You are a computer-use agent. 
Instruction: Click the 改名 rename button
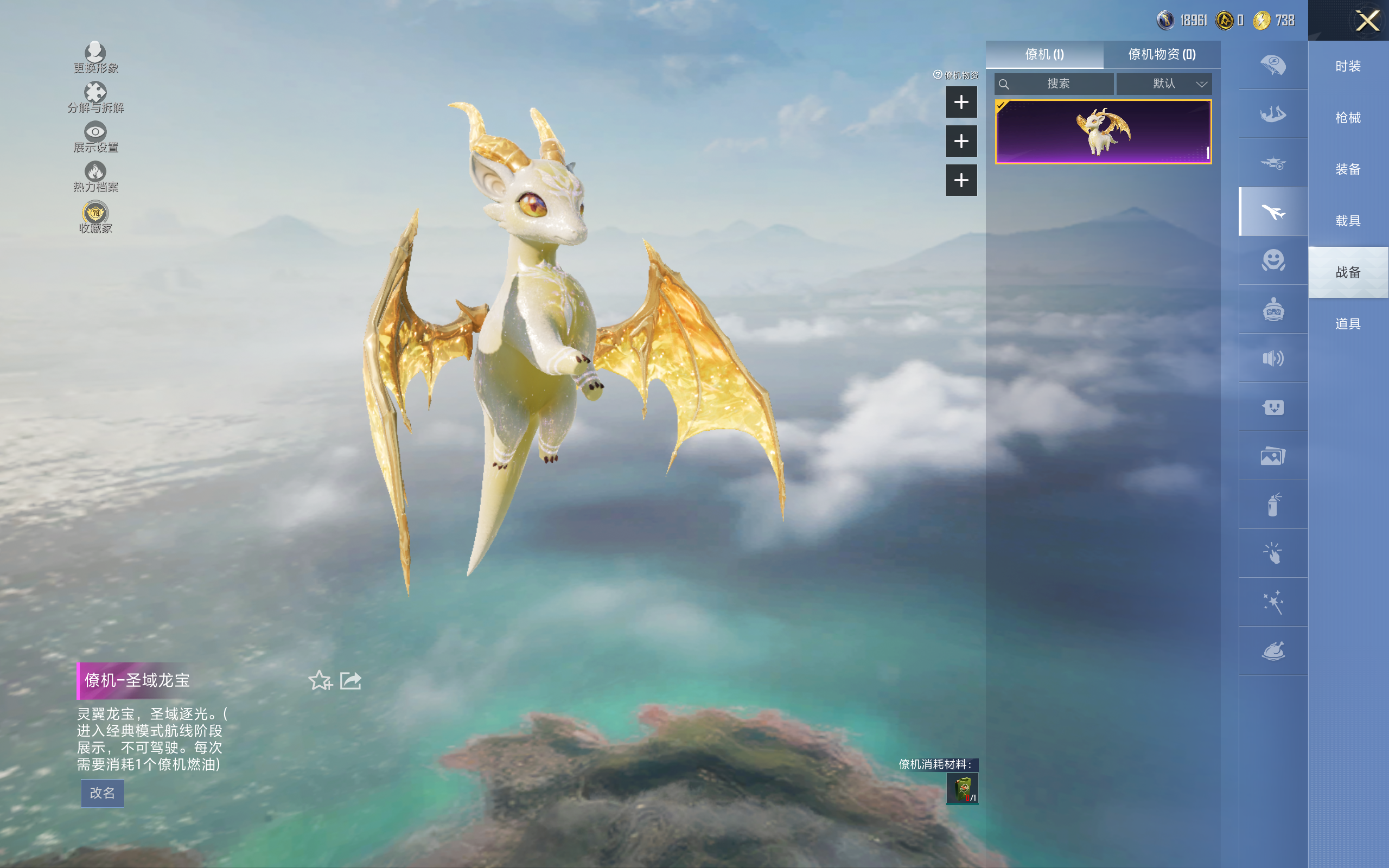pyautogui.click(x=102, y=793)
